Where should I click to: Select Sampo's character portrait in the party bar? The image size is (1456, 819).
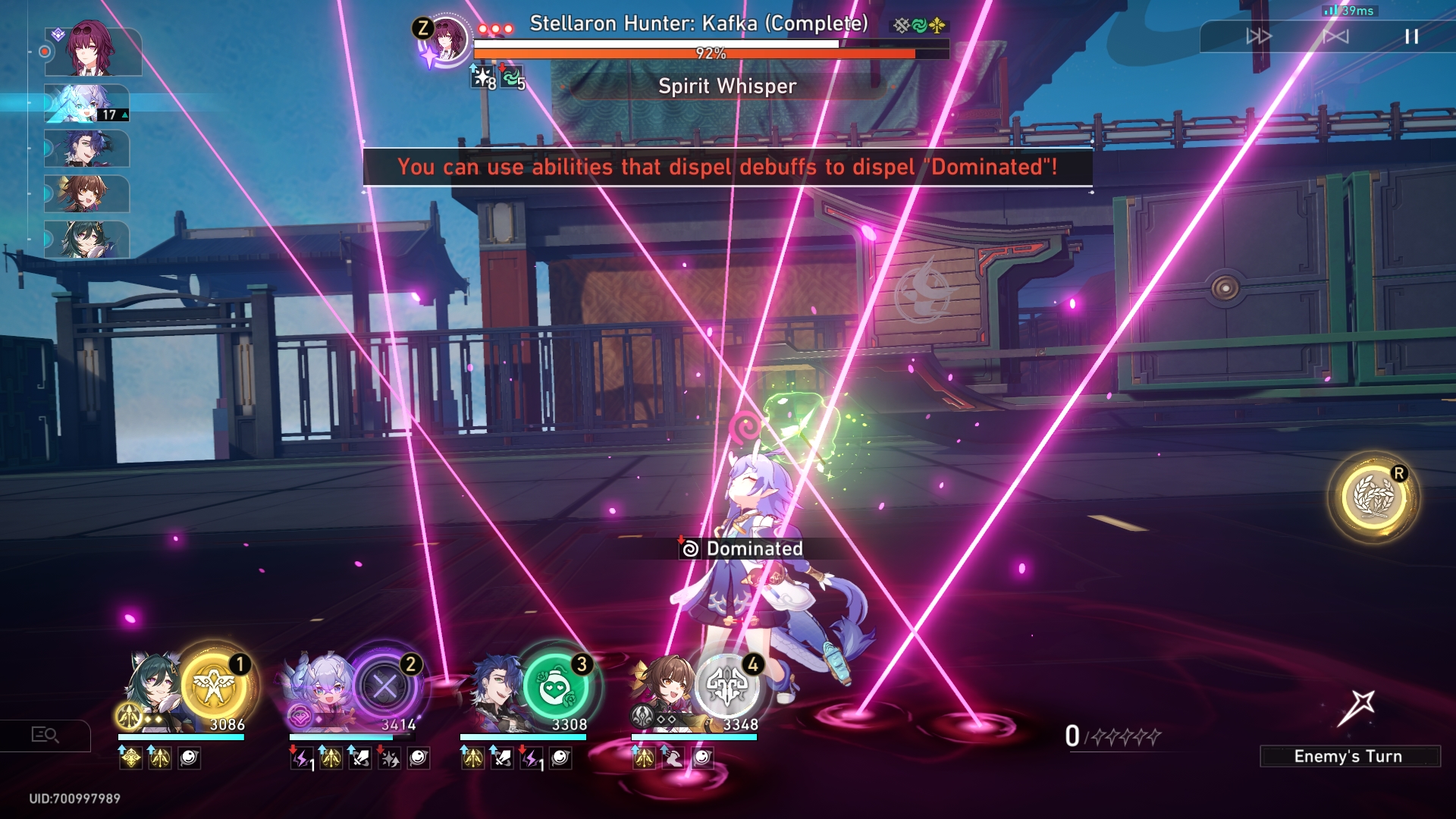494,692
